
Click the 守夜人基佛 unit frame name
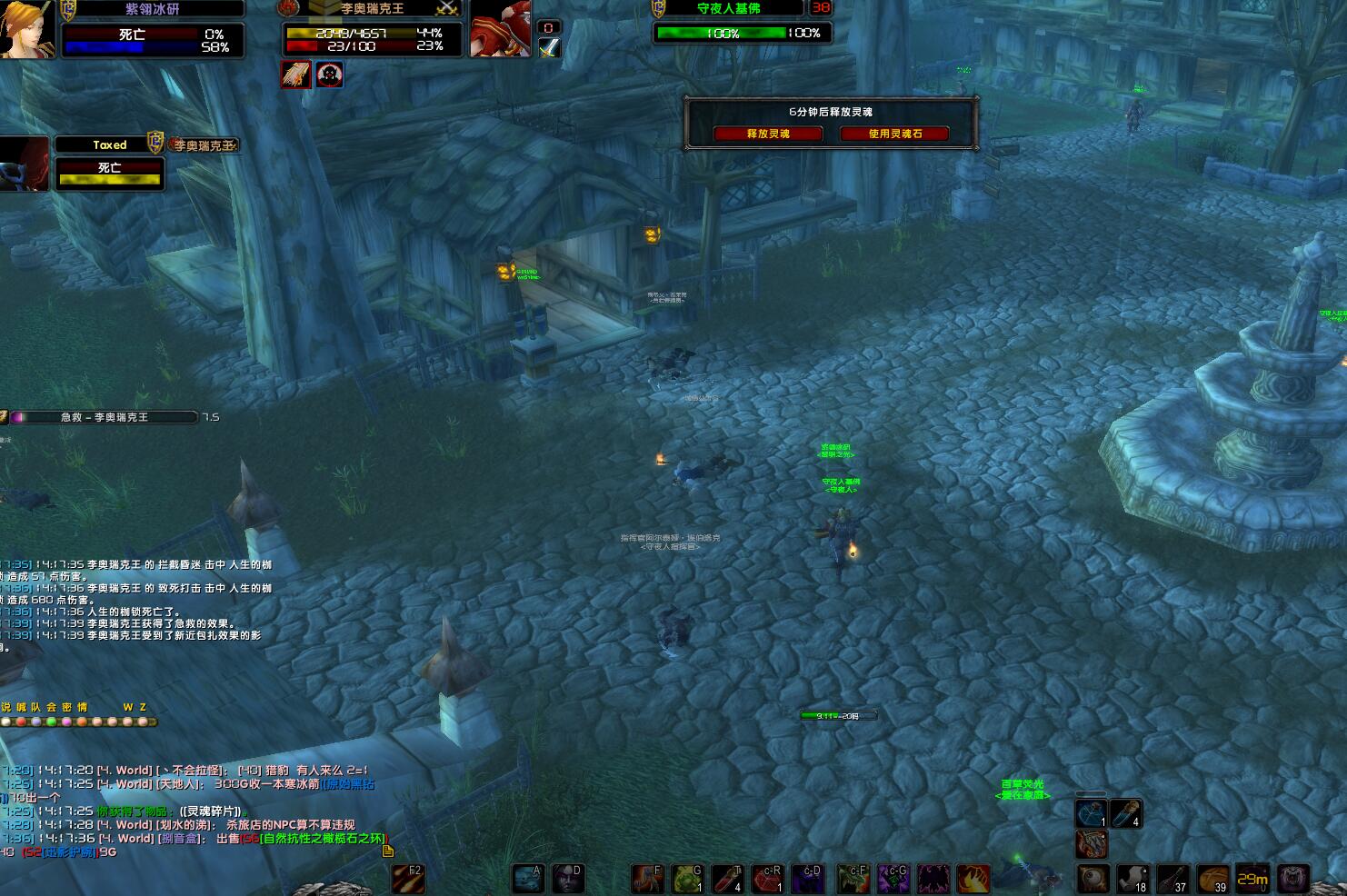click(728, 8)
